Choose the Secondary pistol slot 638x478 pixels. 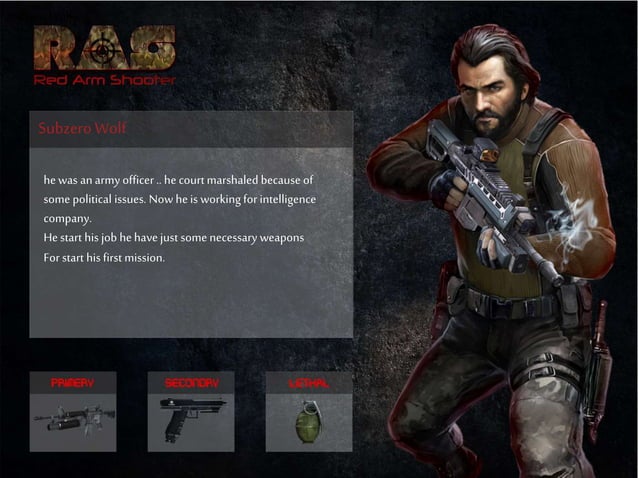click(x=191, y=411)
